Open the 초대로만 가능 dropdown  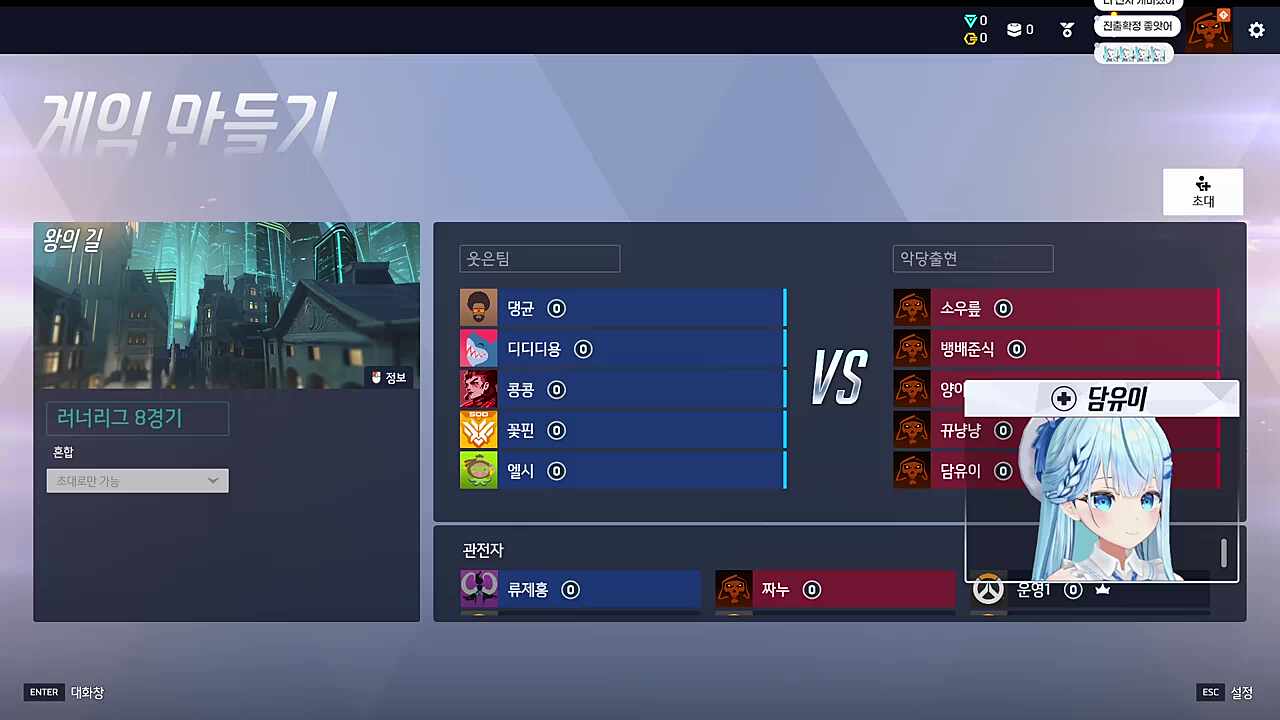137,481
